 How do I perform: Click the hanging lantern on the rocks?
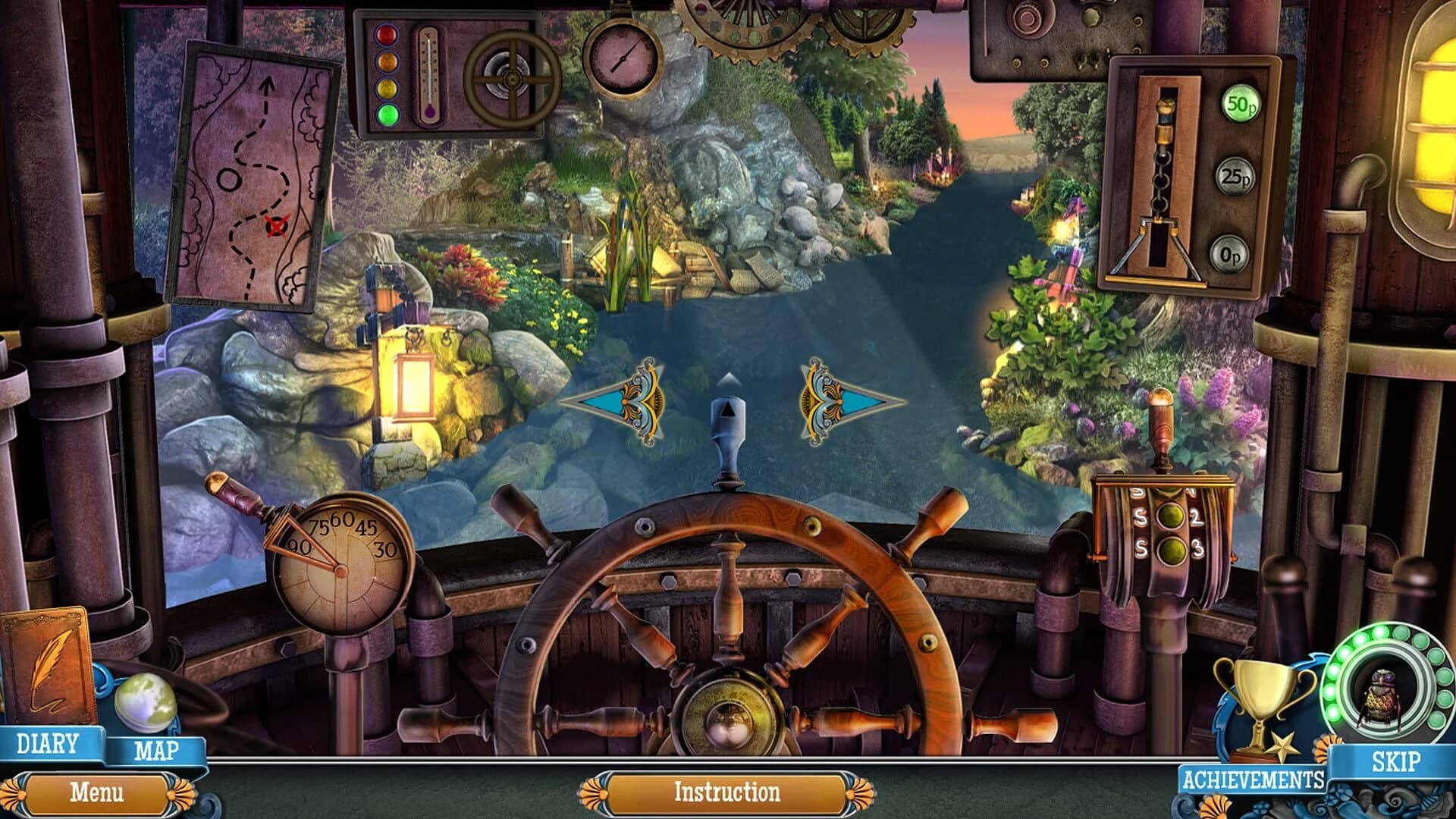(x=413, y=387)
